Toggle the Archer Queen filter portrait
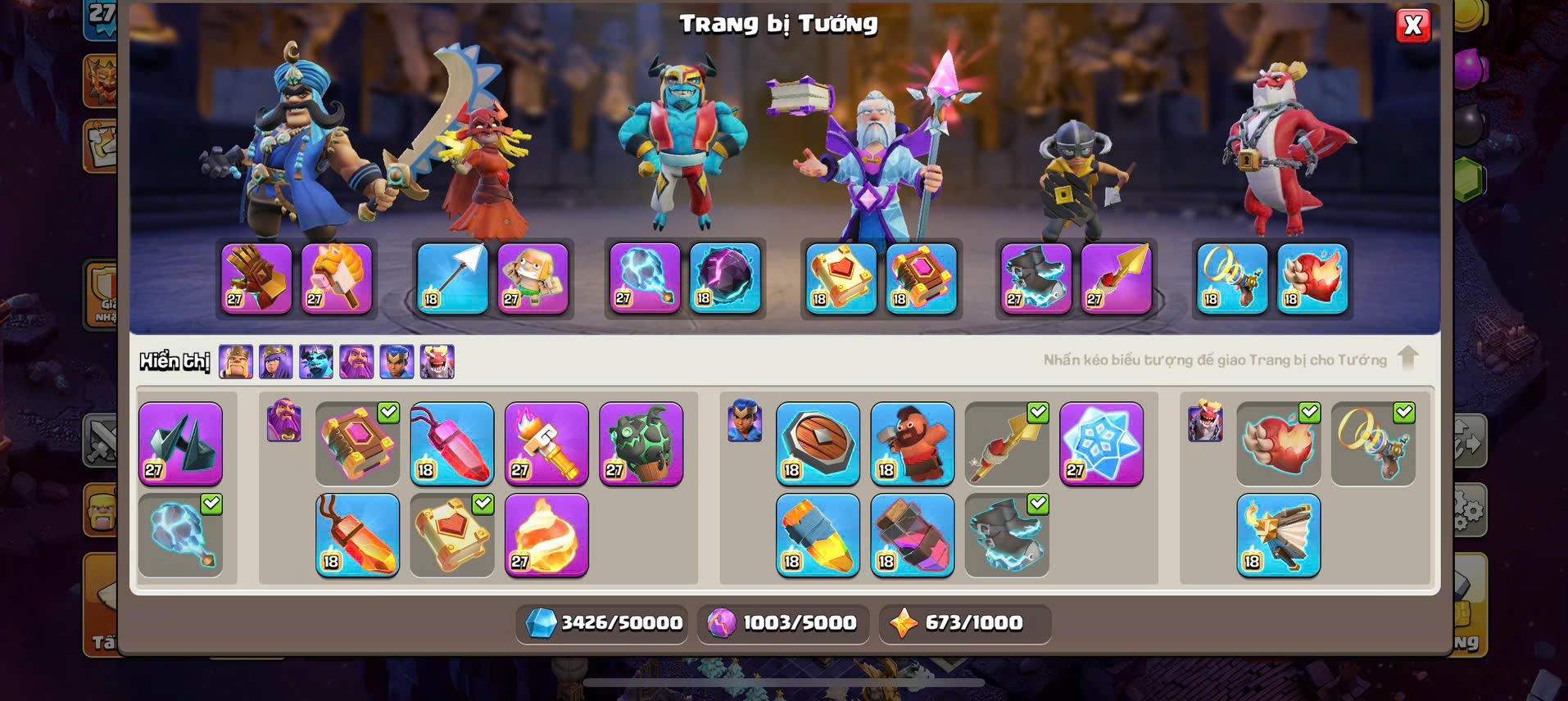The height and width of the screenshot is (701, 1568). (276, 361)
